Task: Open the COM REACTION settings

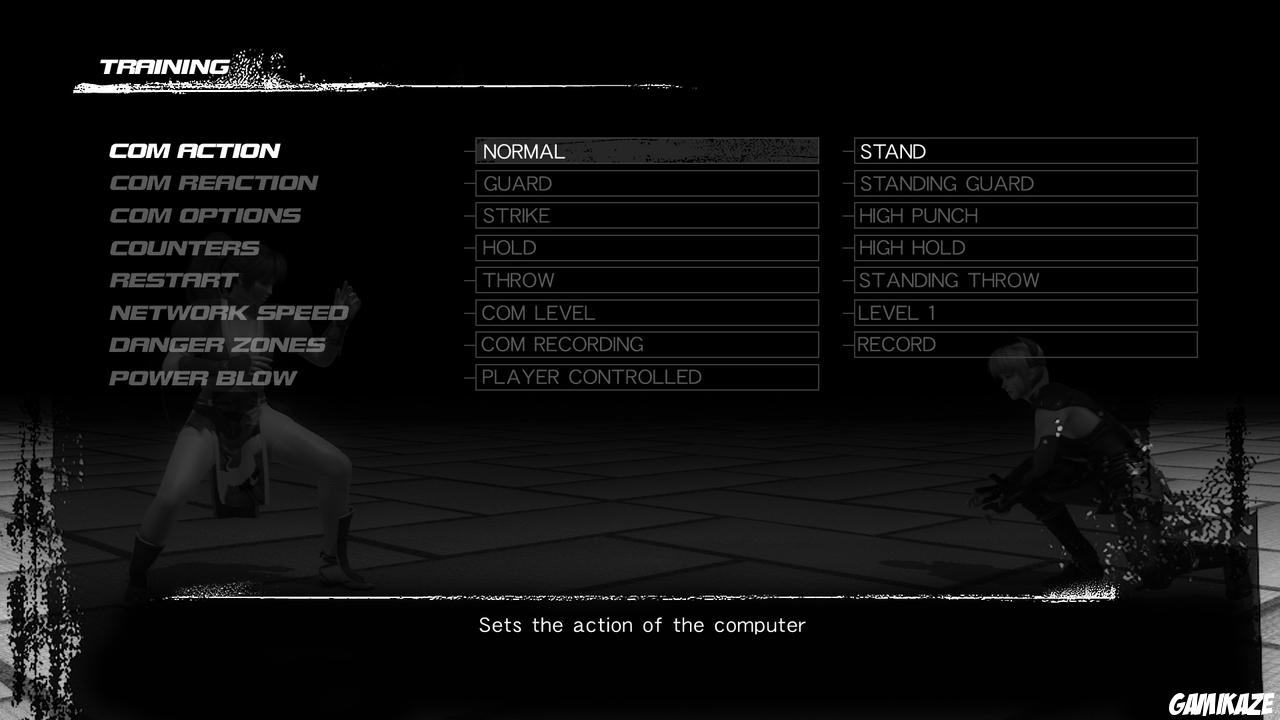Action: click(x=213, y=183)
